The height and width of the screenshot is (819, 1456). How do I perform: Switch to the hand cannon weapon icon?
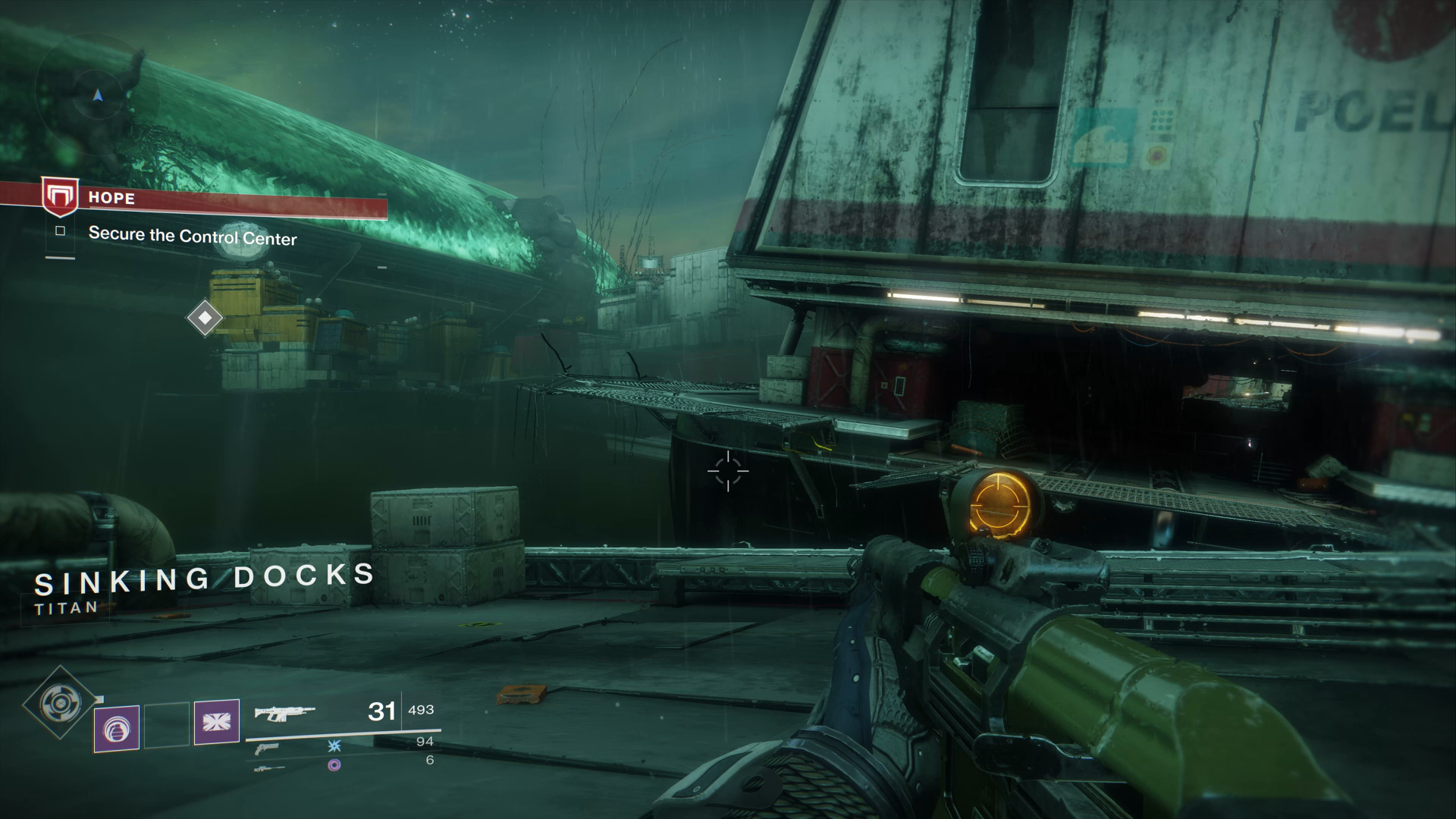[266, 748]
